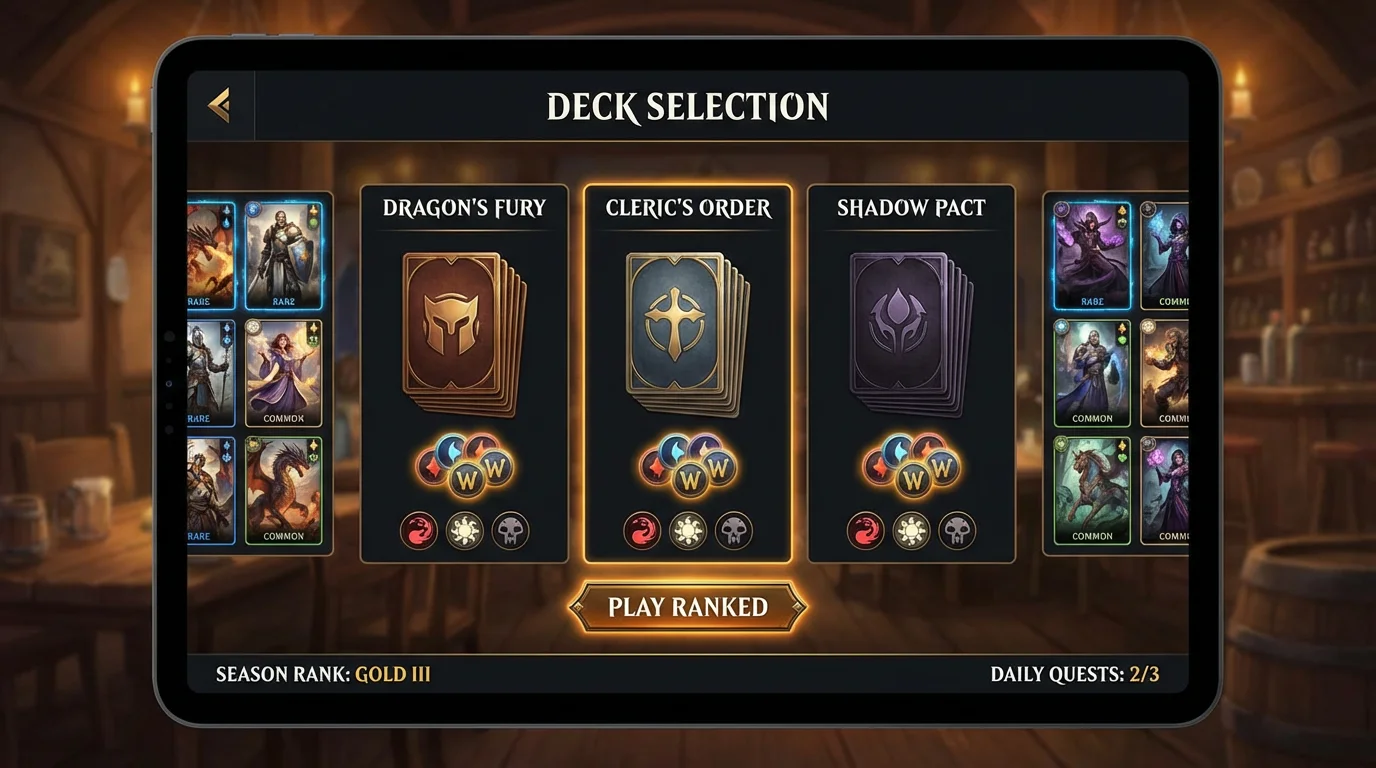Viewport: 1376px width, 768px height.
Task: Click the black skull mana icon under Shadow Pact
Action: click(956, 531)
